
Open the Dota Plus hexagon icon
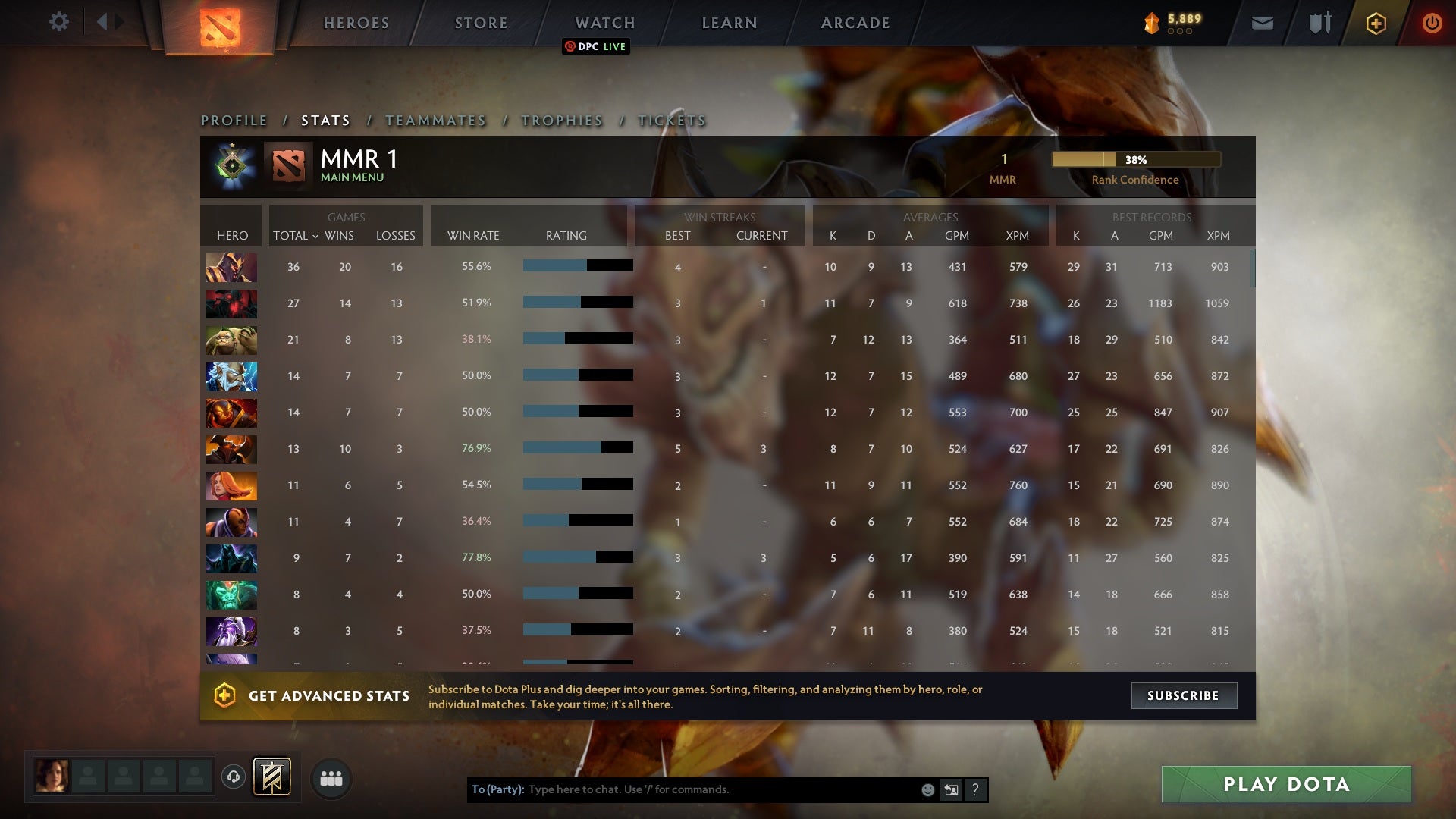point(1375,23)
